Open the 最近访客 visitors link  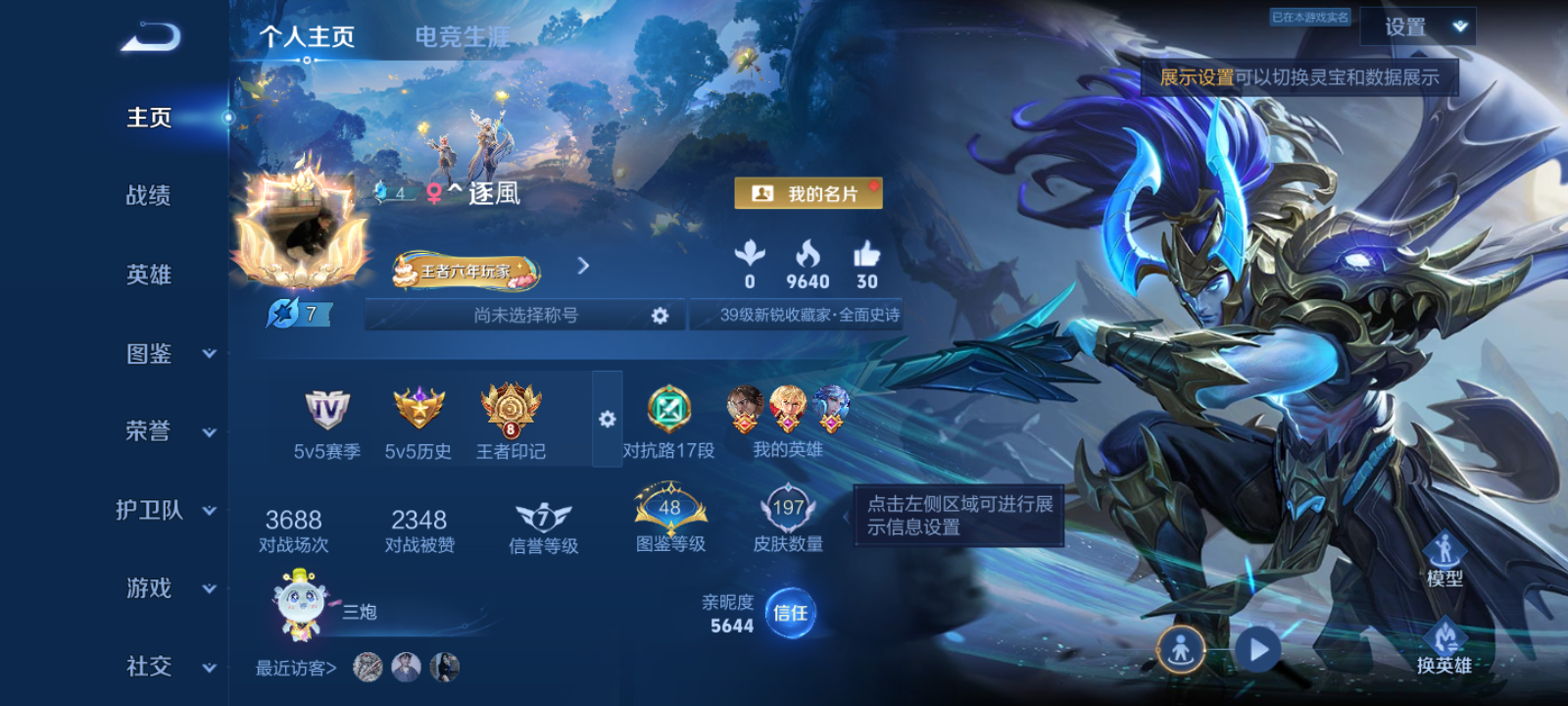294,667
